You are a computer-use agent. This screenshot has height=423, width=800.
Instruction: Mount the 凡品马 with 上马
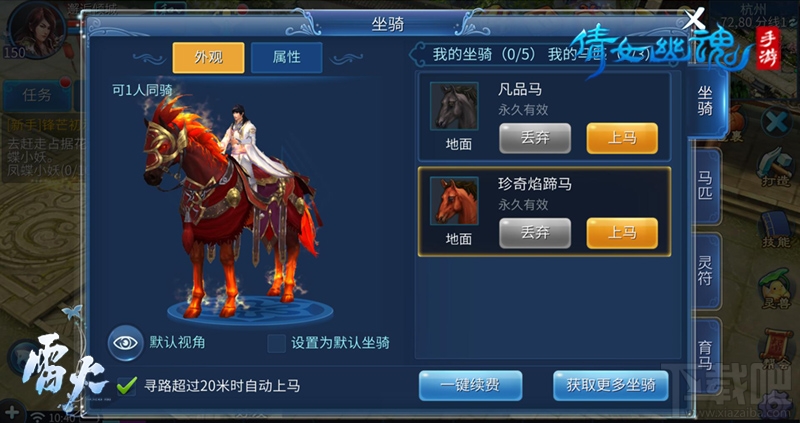click(621, 138)
